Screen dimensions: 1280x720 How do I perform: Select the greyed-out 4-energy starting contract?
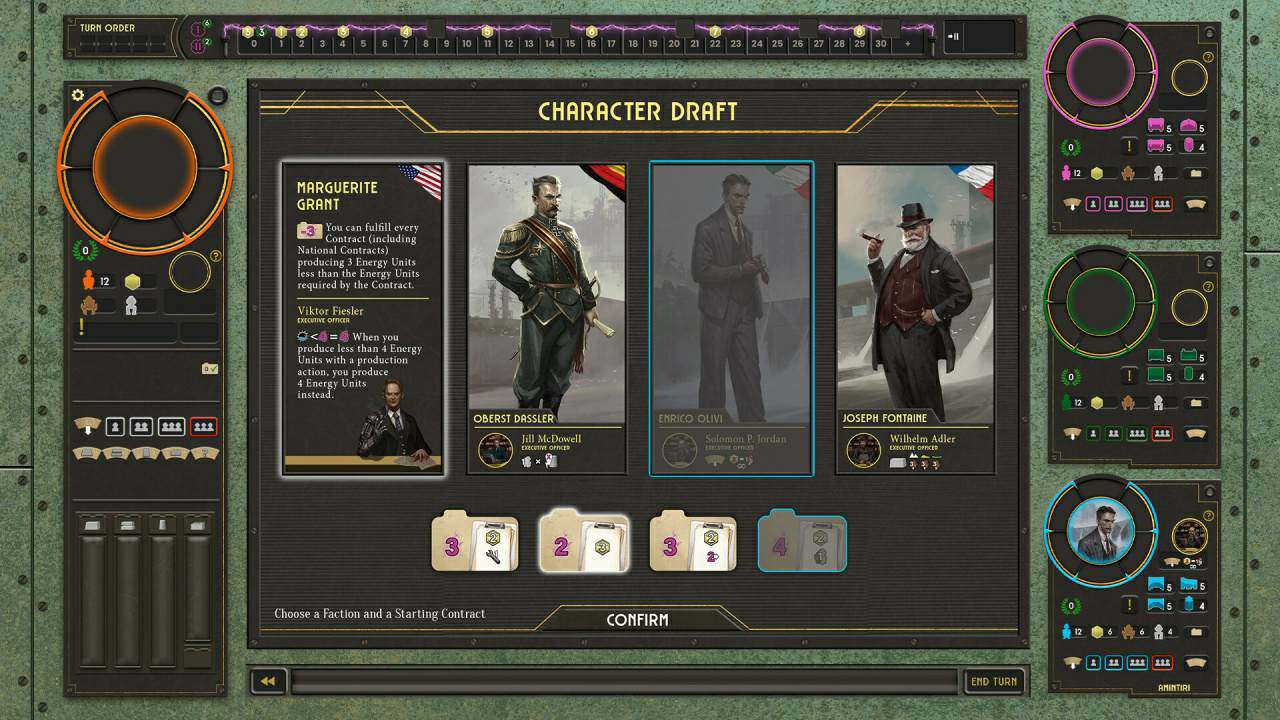802,544
